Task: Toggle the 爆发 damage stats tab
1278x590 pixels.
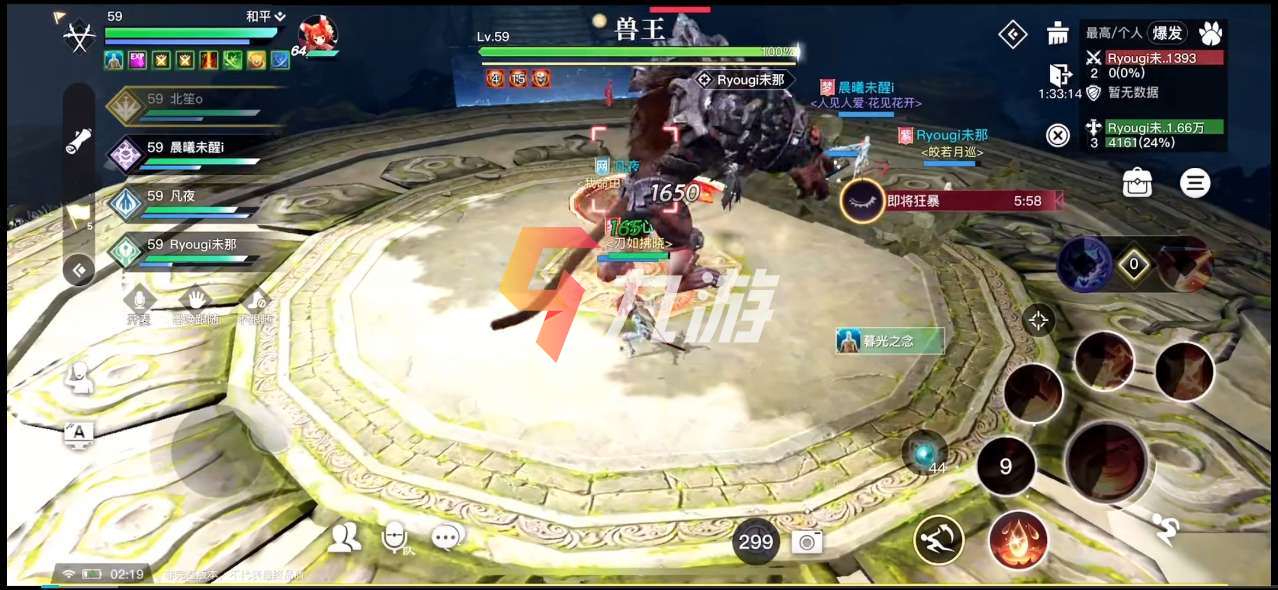Action: click(1167, 33)
